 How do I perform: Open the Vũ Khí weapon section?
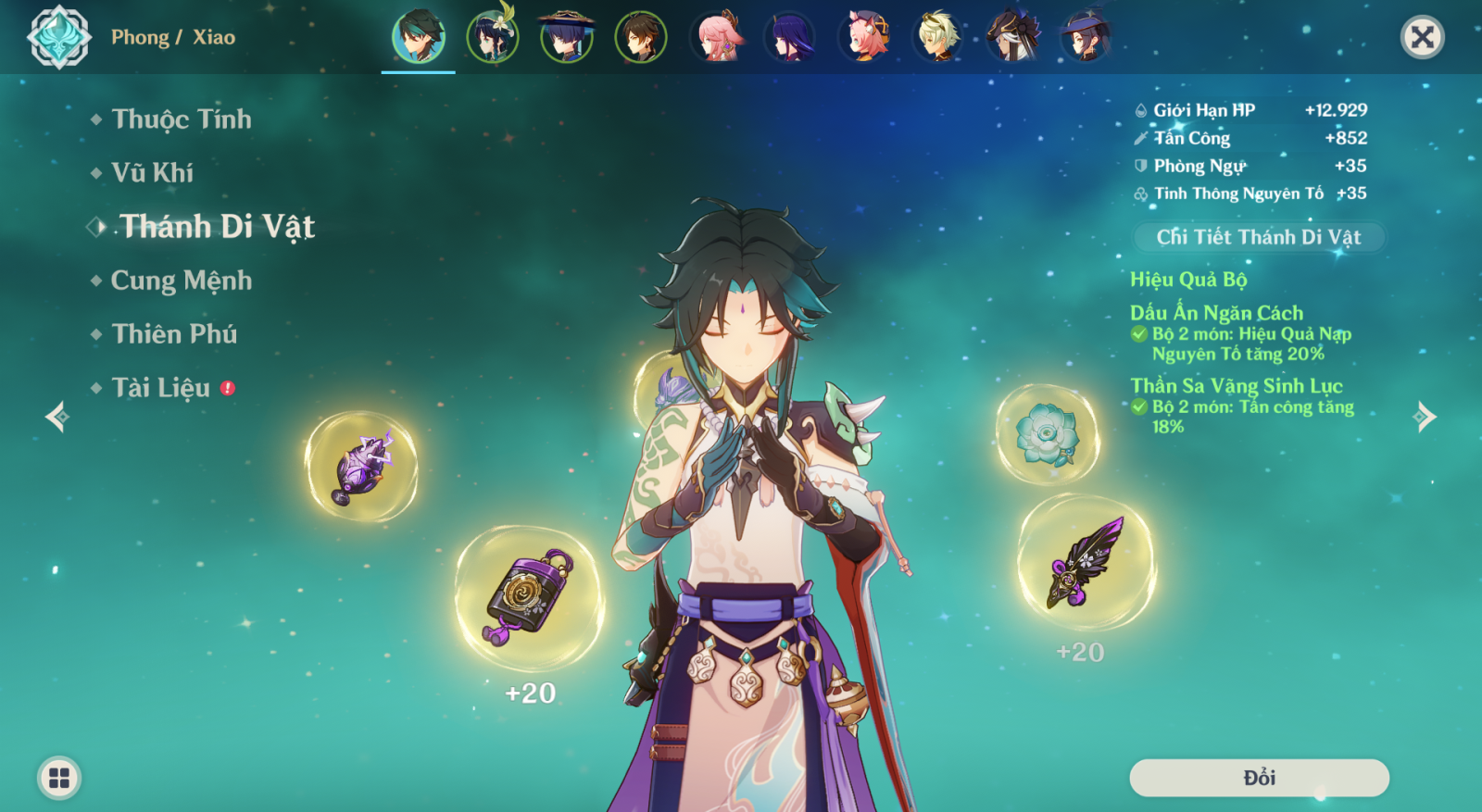point(152,173)
